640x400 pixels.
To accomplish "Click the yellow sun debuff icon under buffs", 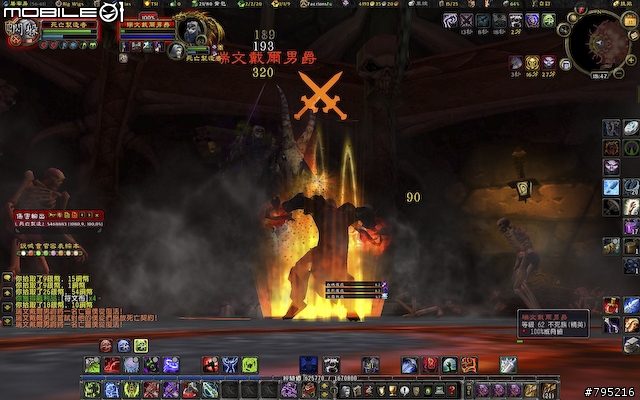I will click(x=534, y=62).
